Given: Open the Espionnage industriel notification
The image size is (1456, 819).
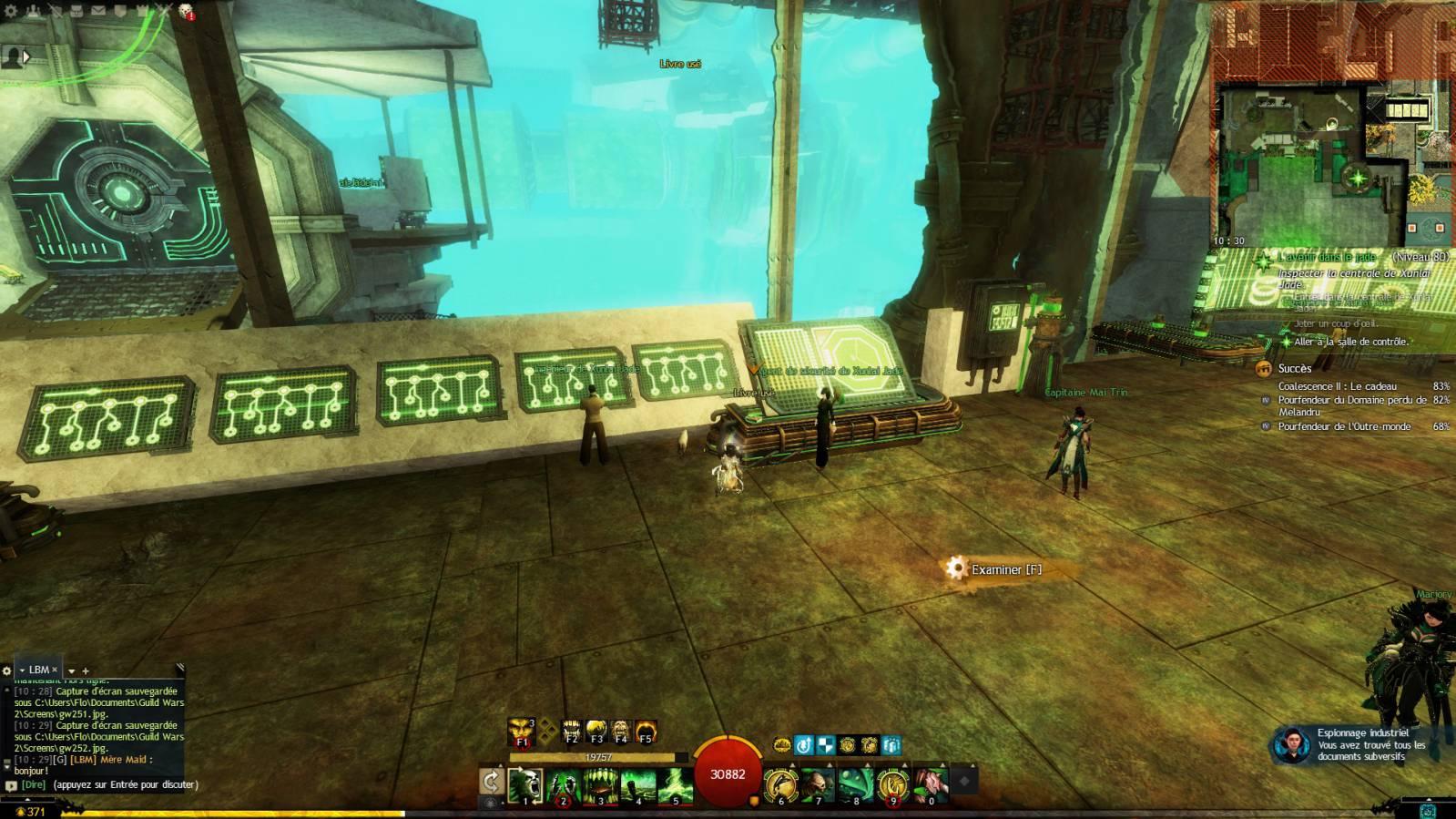Looking at the screenshot, I should [1360, 744].
